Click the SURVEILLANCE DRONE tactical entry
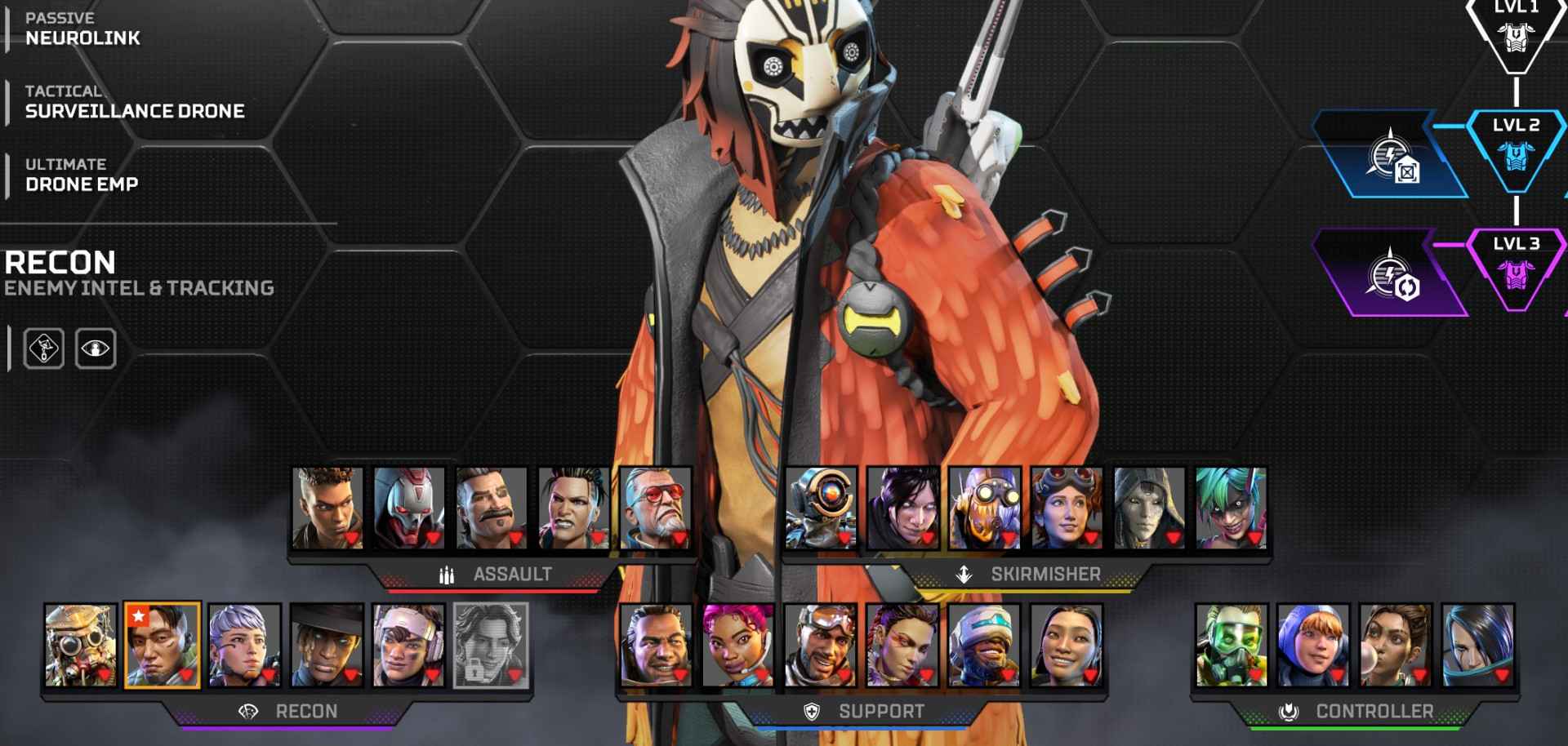1568x746 pixels. click(x=135, y=110)
